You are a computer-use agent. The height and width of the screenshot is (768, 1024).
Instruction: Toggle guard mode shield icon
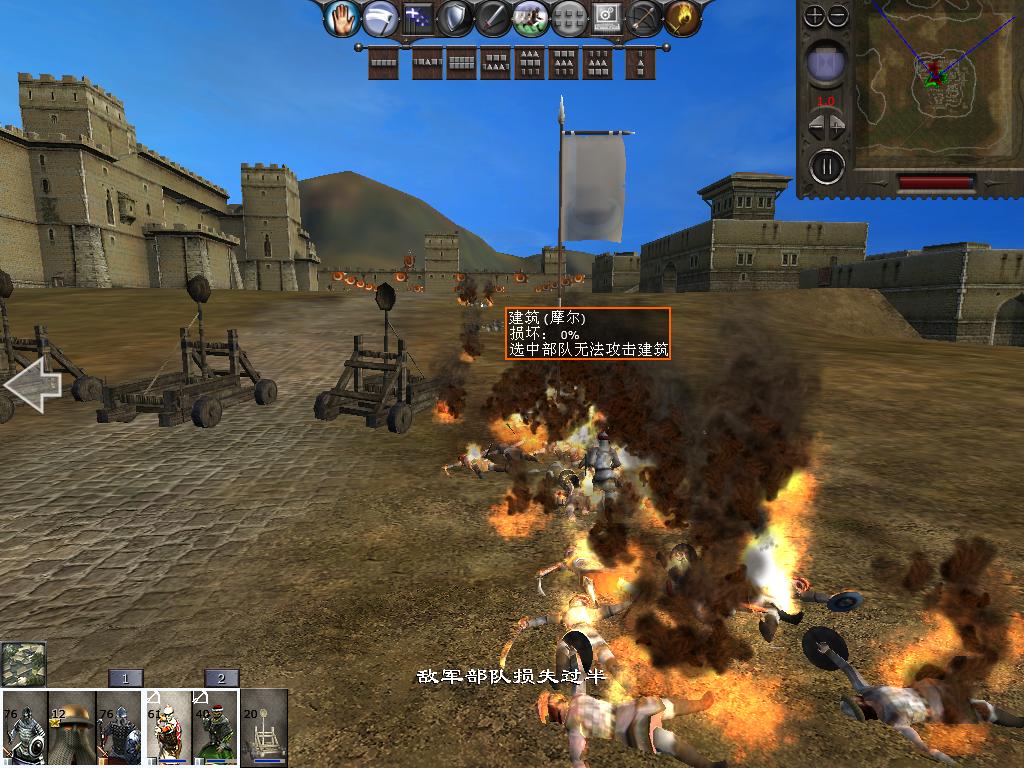[x=455, y=17]
